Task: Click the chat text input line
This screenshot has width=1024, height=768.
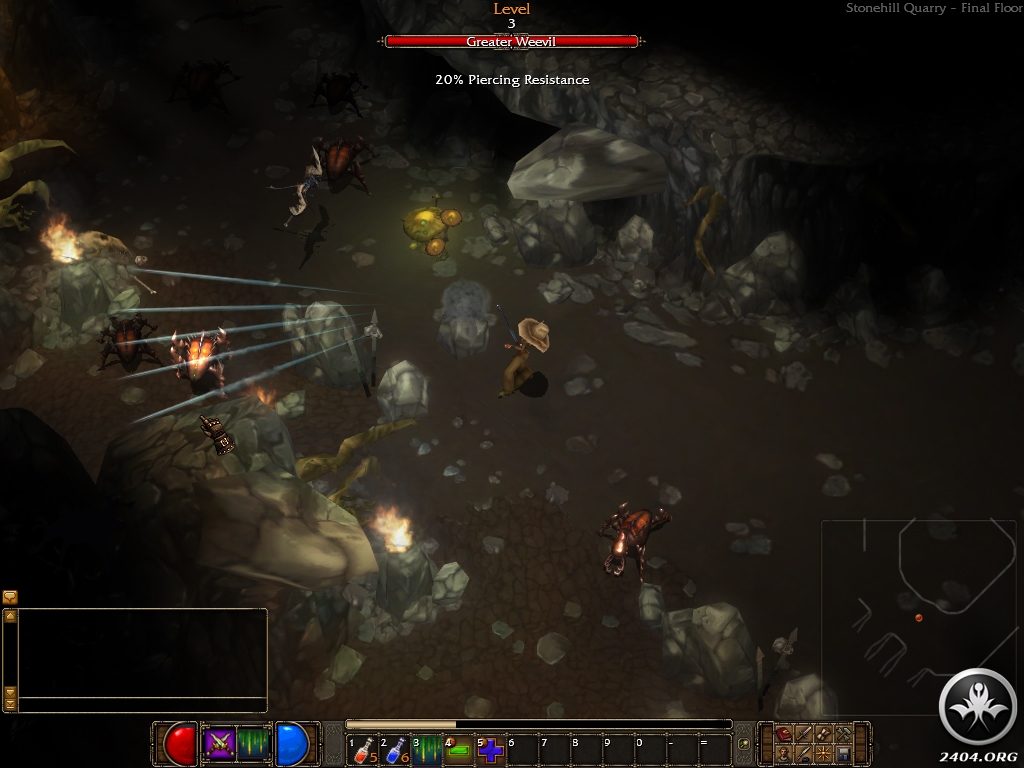Action: point(142,704)
